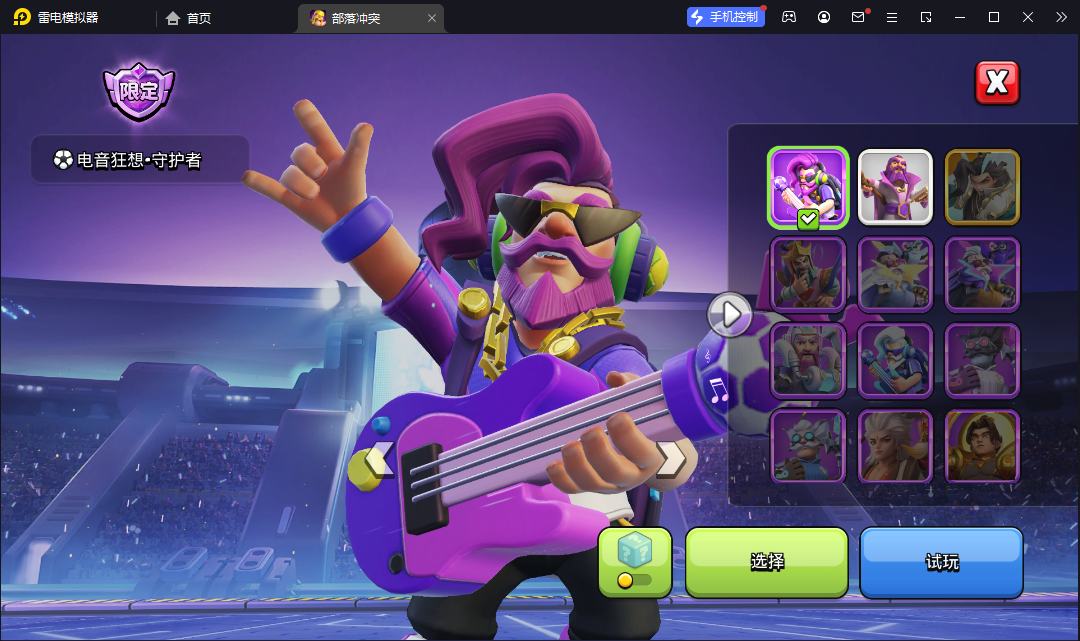This screenshot has width=1080, height=641.
Task: Click the green 选择 (Select) button
Action: pyautogui.click(x=767, y=562)
